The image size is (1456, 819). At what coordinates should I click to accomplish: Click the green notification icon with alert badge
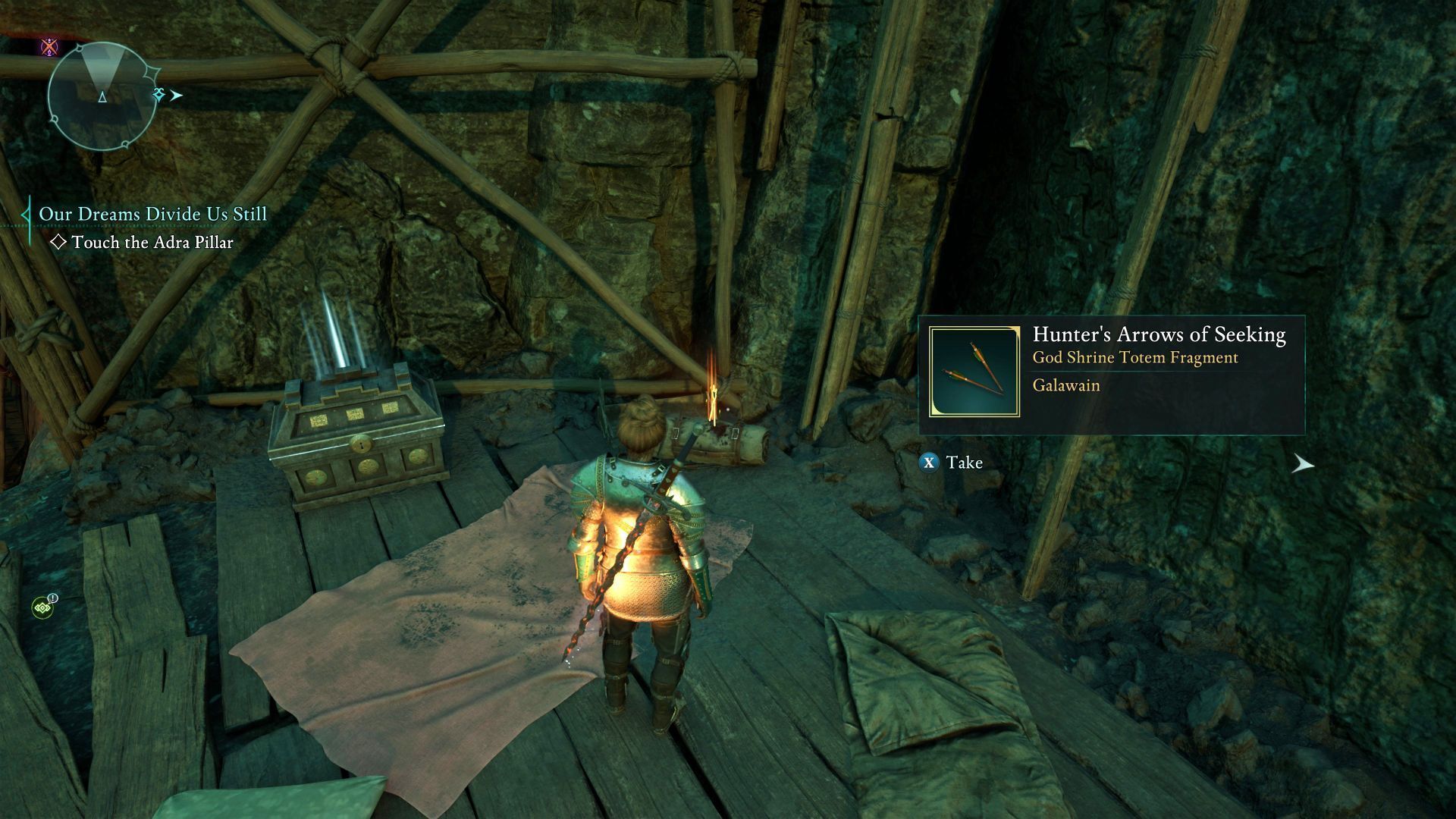point(42,607)
